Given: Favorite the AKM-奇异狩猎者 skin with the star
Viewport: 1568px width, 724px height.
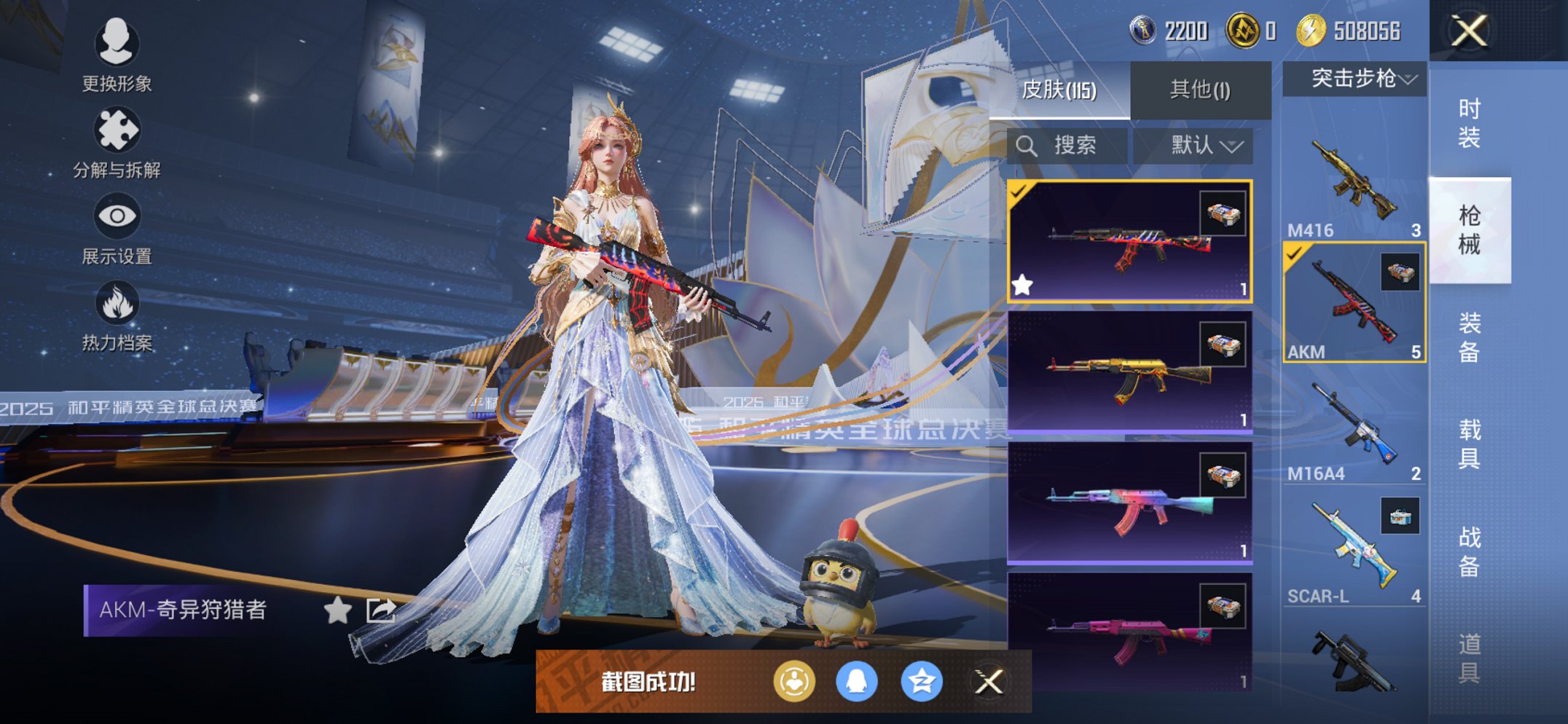Looking at the screenshot, I should click(337, 610).
